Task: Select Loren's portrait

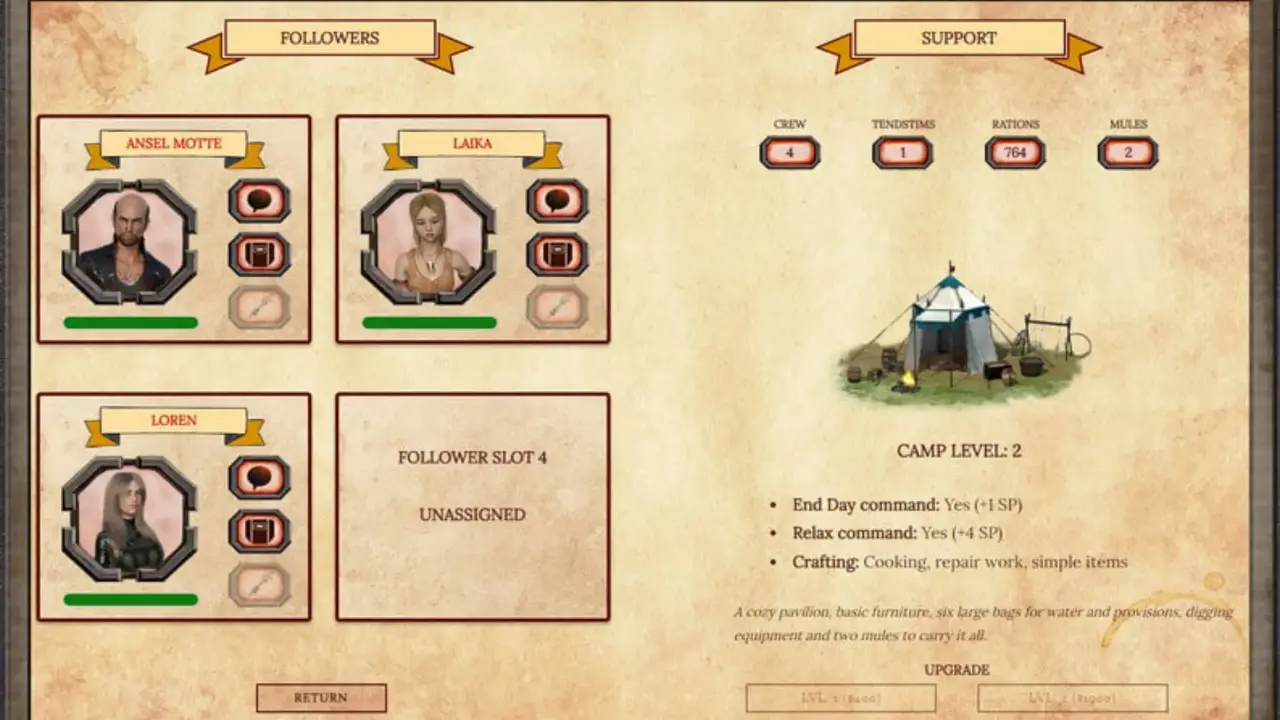Action: (129, 519)
